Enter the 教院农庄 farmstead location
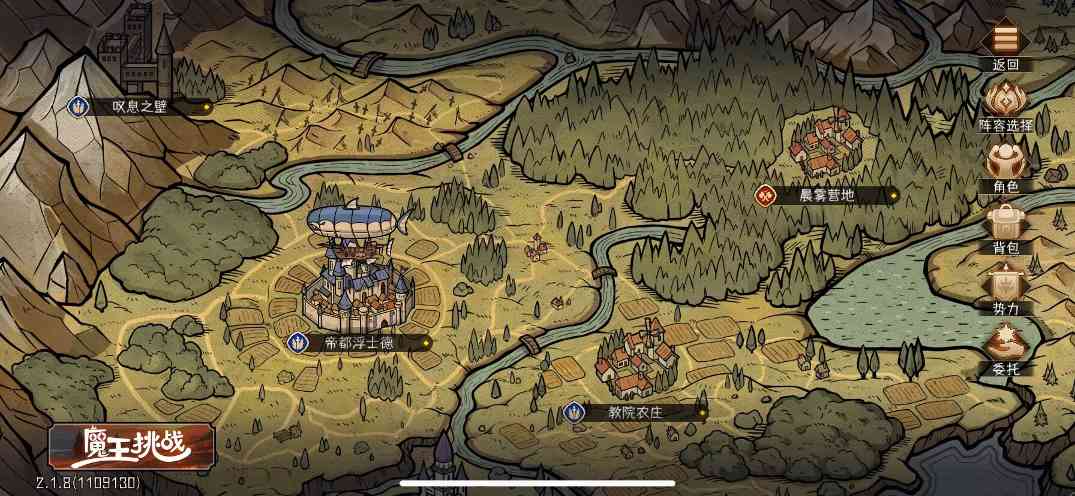Viewport: 1075px width, 496px height. tap(635, 411)
